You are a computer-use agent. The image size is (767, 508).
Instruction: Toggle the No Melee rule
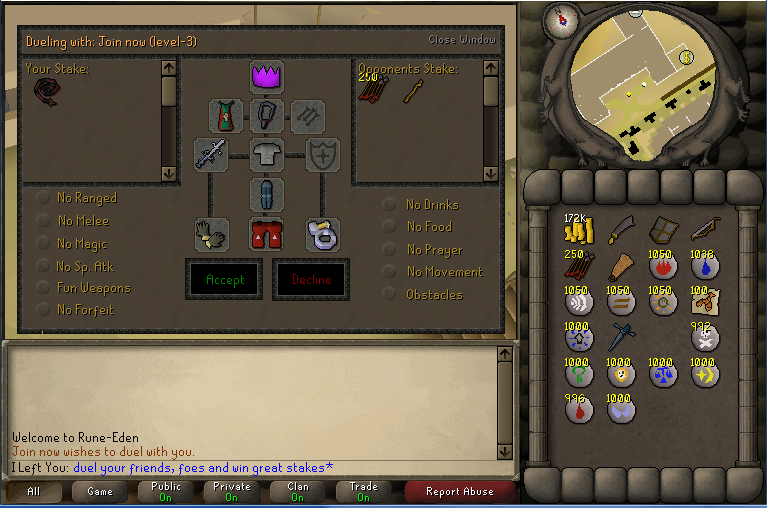tap(44, 221)
